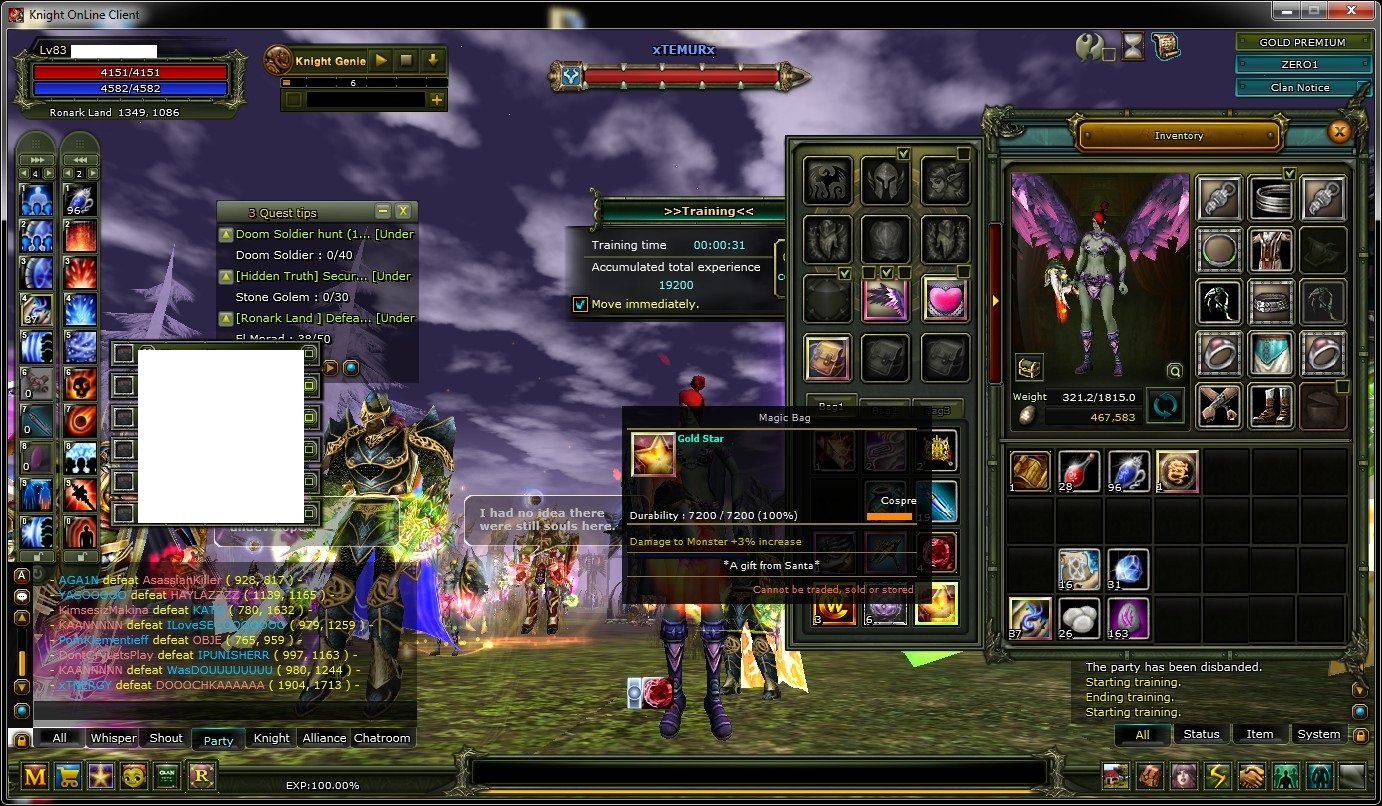Open the Alliance chat tab
This screenshot has height=806, width=1382.
[324, 738]
